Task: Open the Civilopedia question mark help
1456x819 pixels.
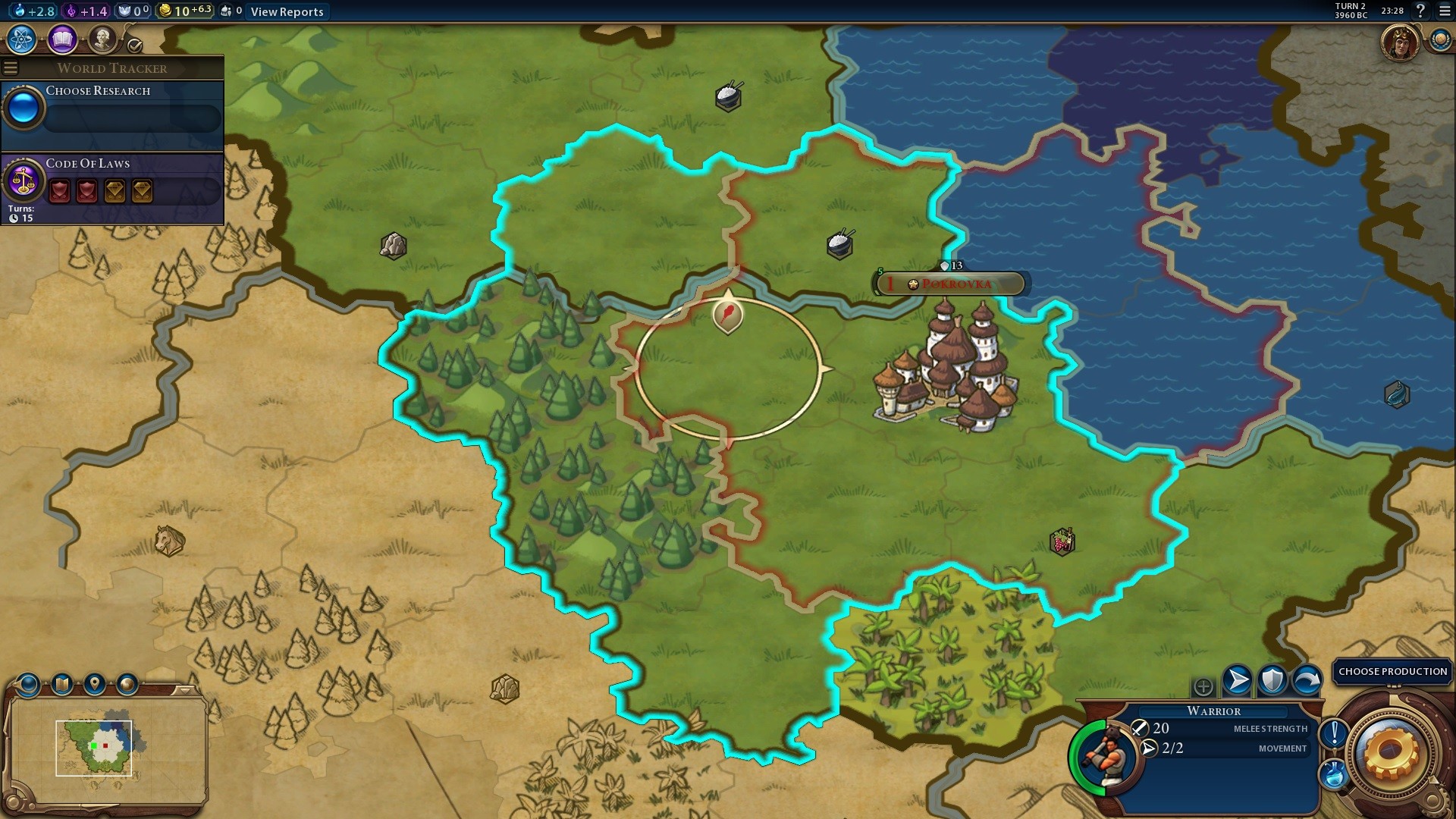Action: point(1420,11)
